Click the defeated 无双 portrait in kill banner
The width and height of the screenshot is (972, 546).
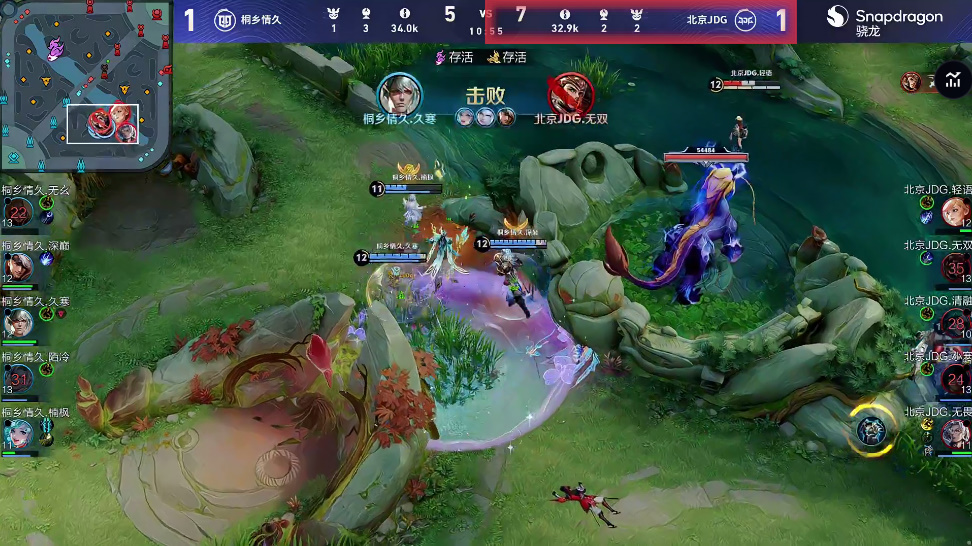[570, 95]
